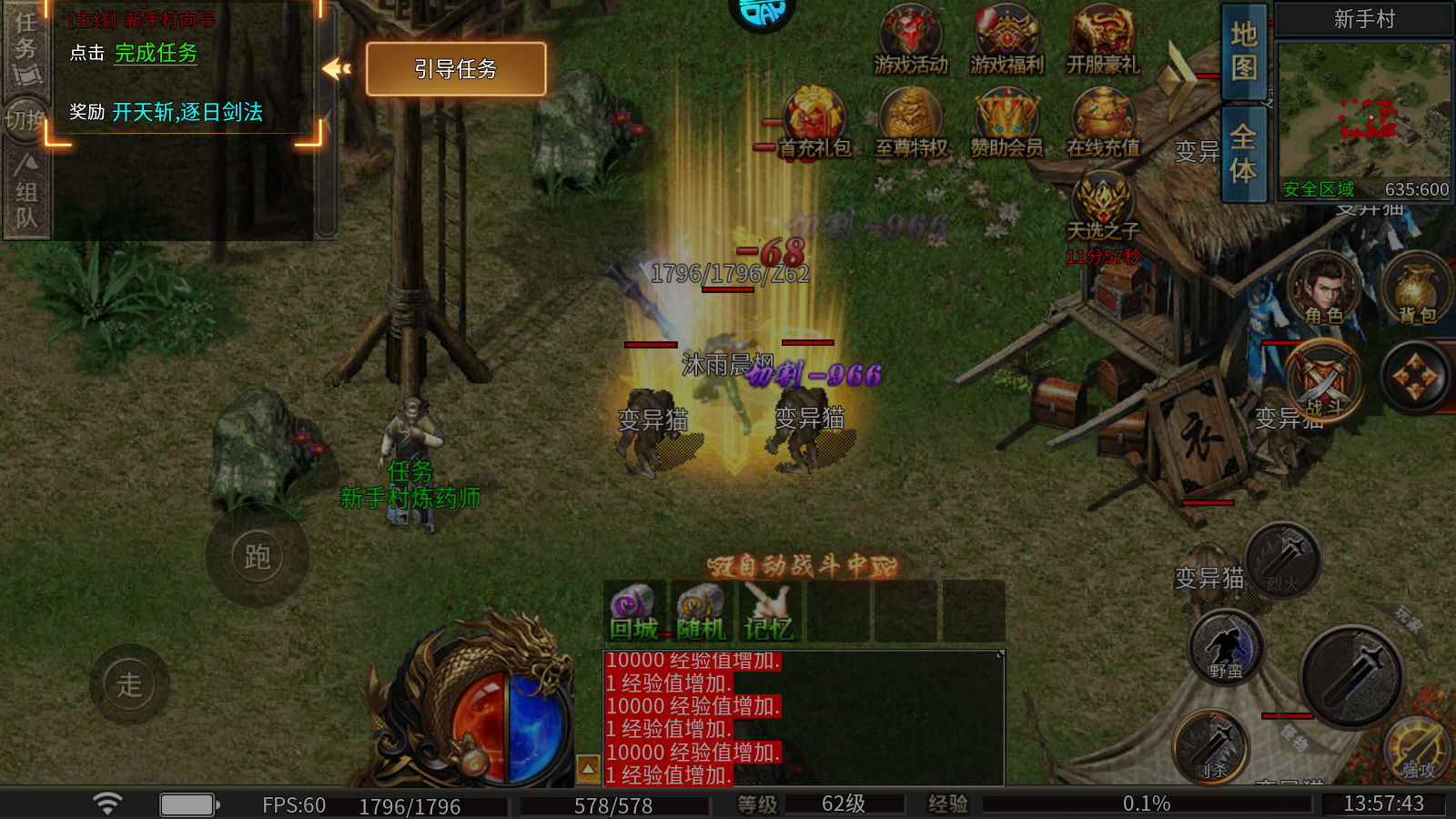The width and height of the screenshot is (1456, 819).
Task: Tap the 跑 run button
Action: pyautogui.click(x=258, y=557)
